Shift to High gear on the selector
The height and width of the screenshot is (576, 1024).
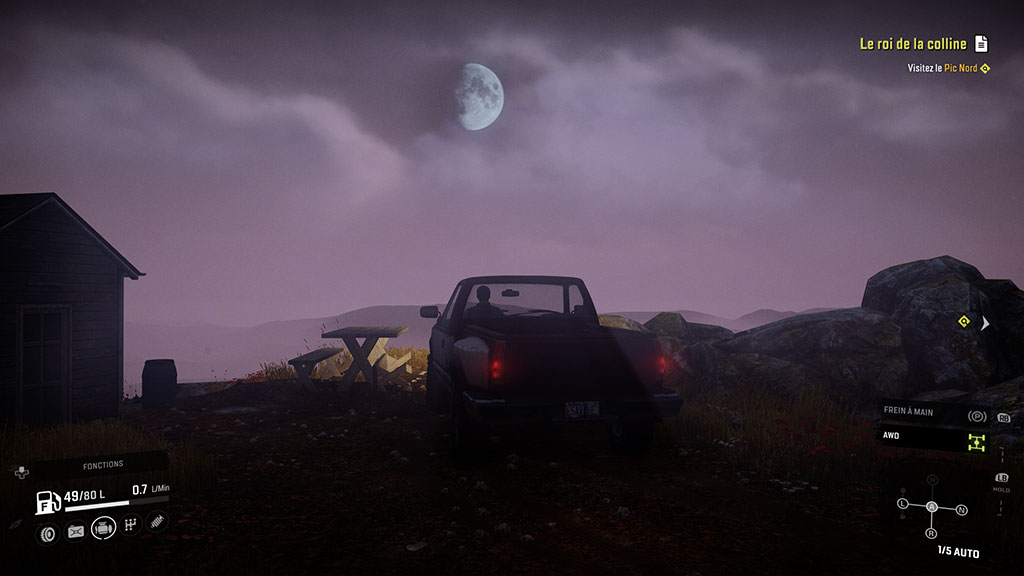coord(932,481)
